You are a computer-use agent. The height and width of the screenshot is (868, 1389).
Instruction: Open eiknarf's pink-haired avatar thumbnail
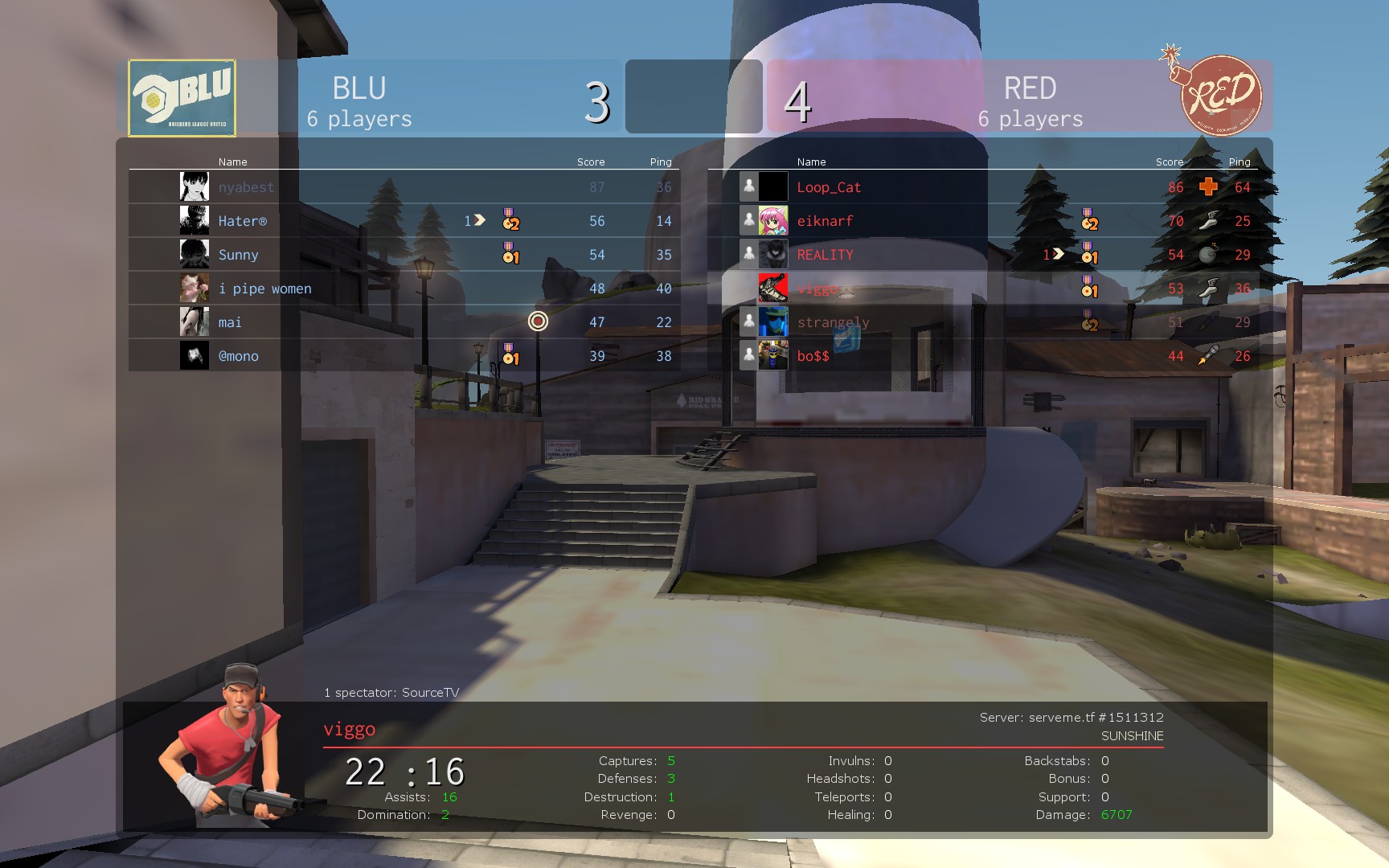(x=773, y=221)
